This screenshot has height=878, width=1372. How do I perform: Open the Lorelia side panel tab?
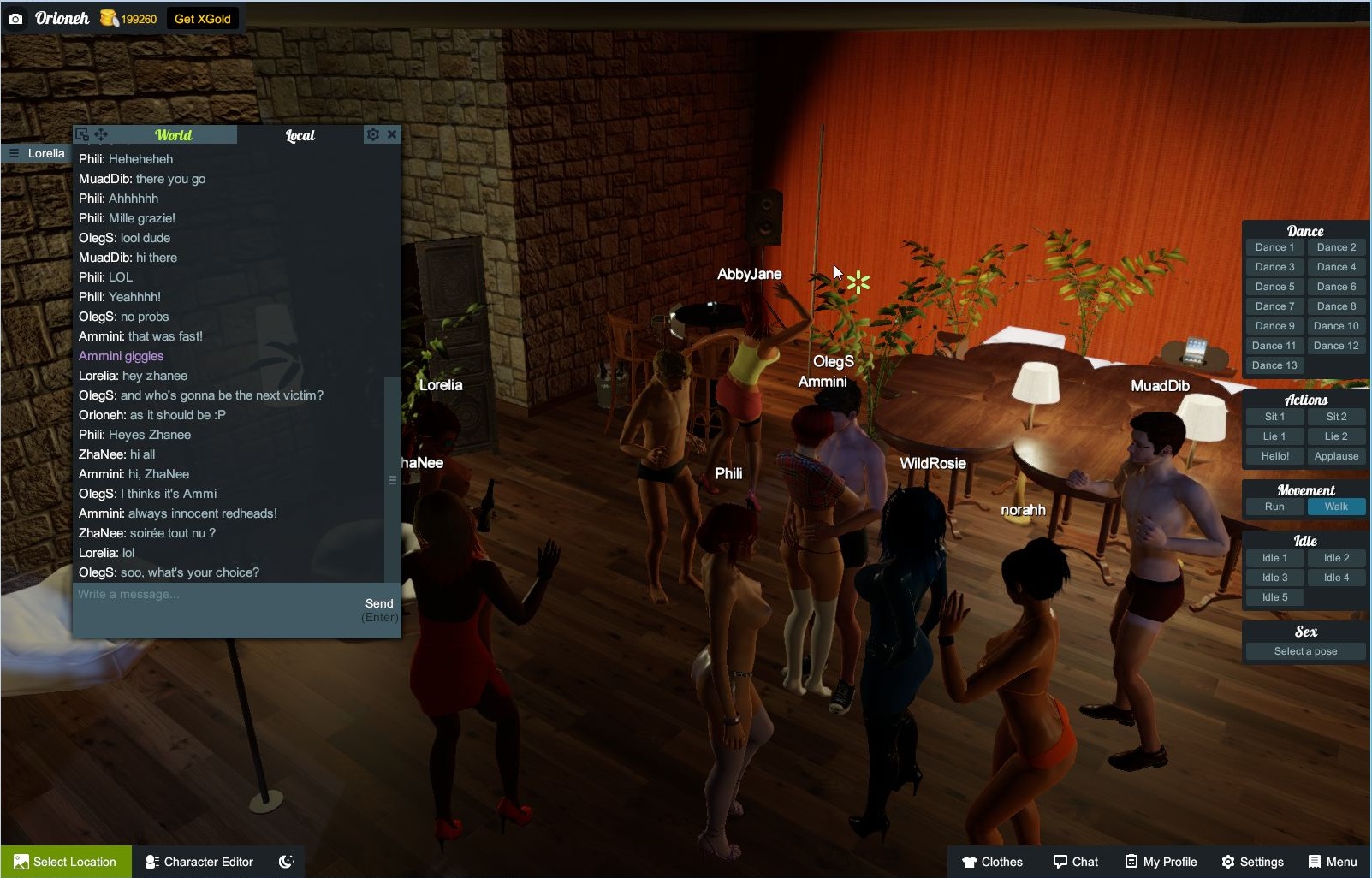[x=37, y=153]
